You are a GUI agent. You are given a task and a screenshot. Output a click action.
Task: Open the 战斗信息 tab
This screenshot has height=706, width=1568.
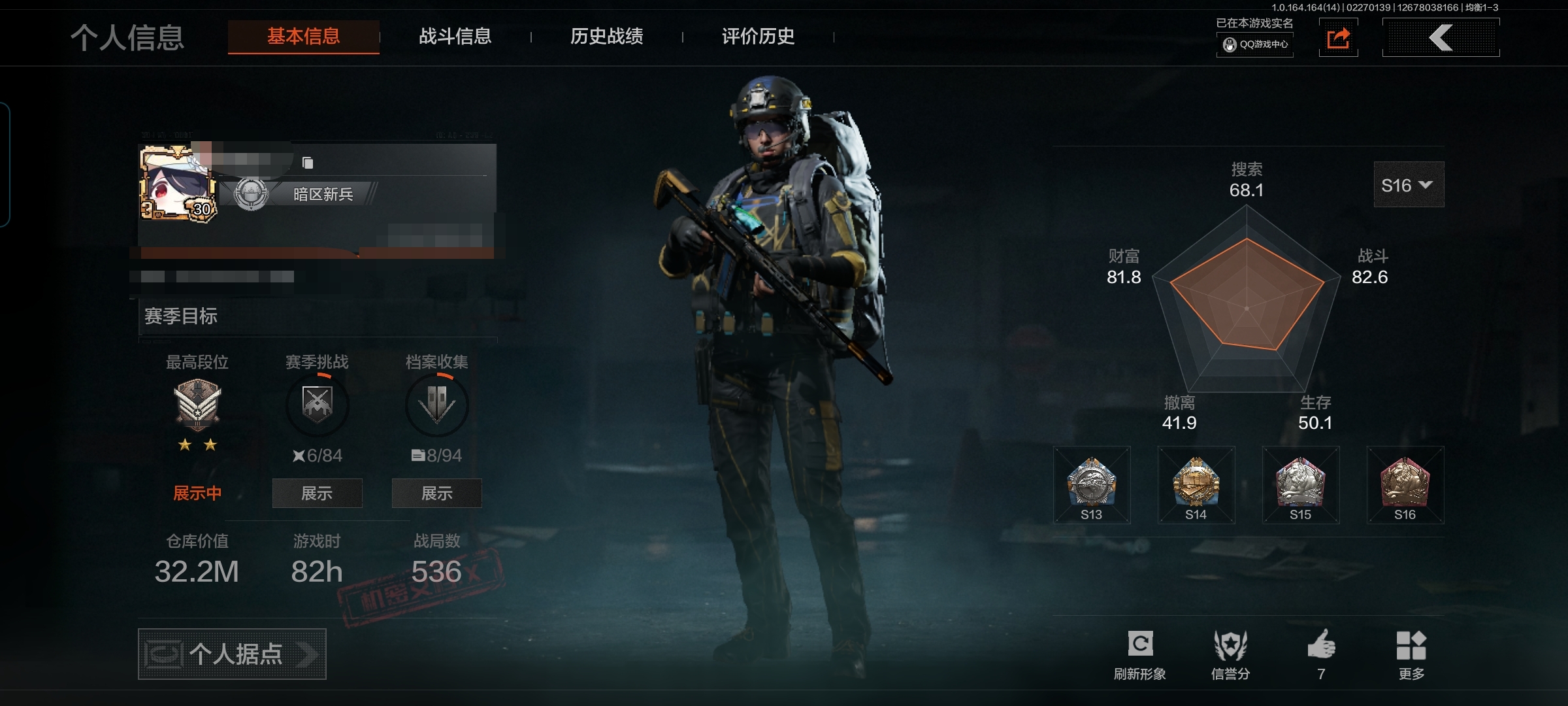455,37
